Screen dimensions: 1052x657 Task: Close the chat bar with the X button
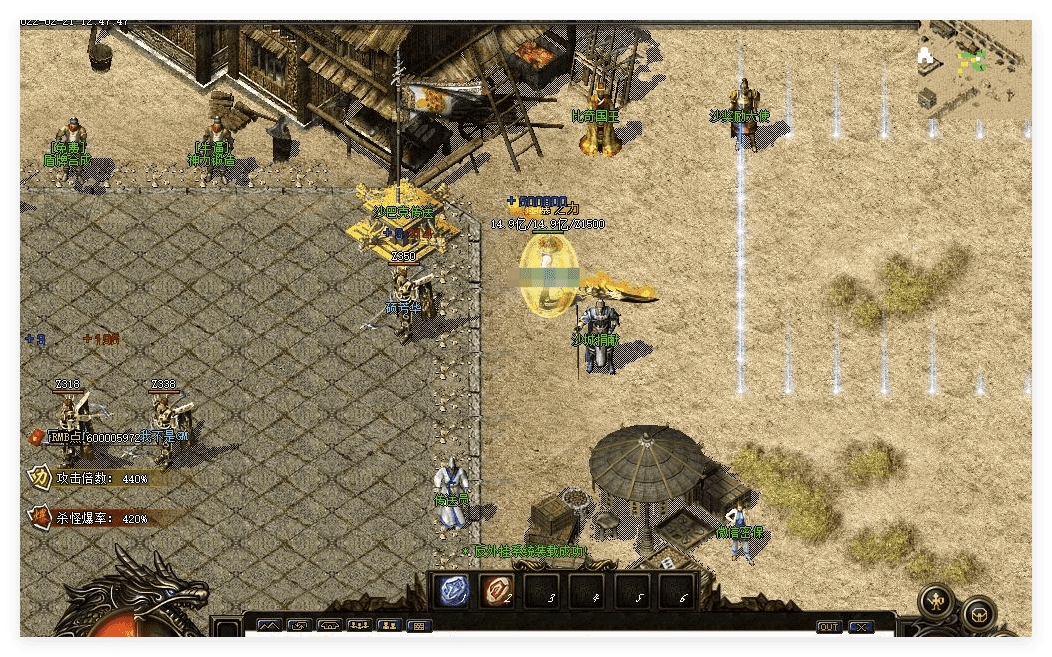(861, 627)
